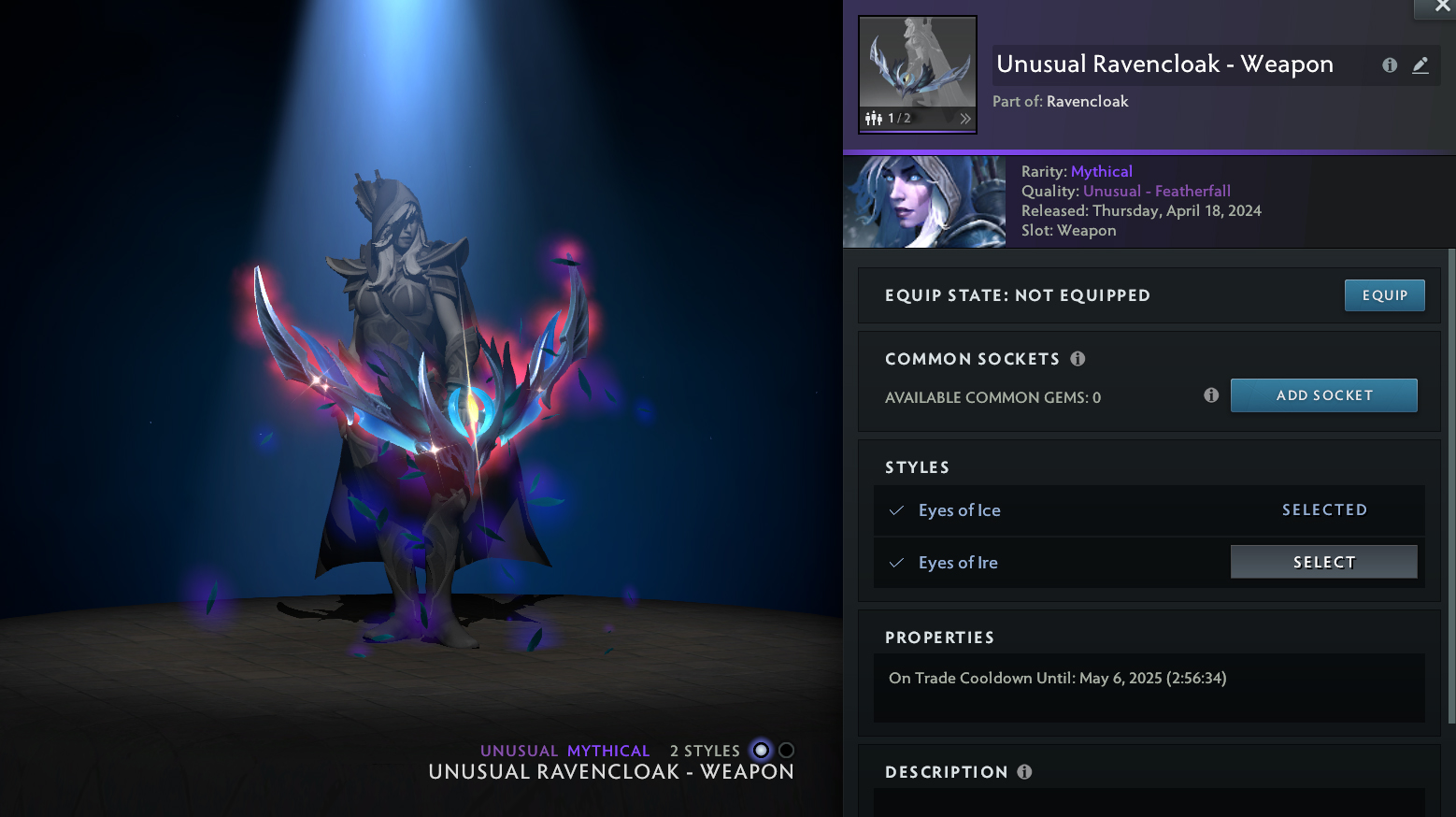Equip the Ravencloak weapon
Viewport: 1456px width, 817px height.
pos(1384,295)
